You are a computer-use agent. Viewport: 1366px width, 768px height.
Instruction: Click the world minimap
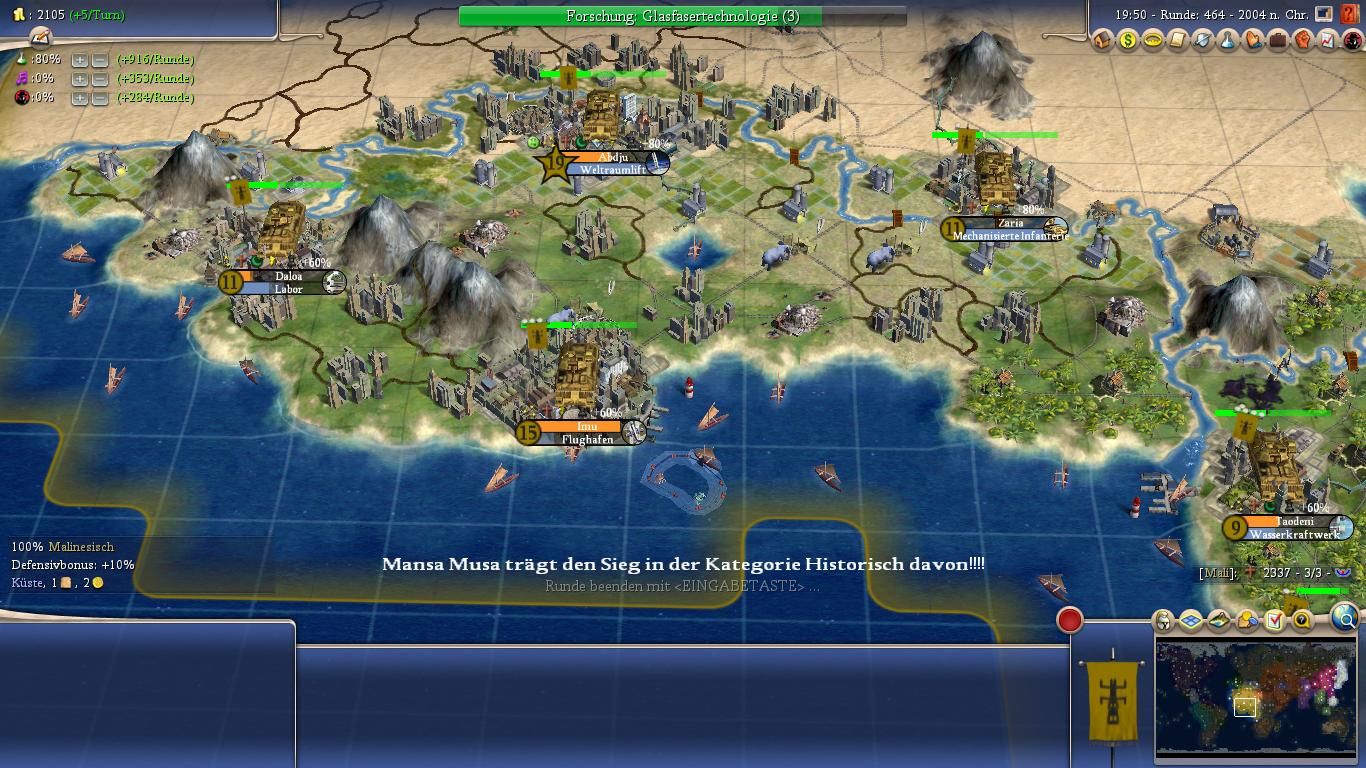click(1256, 698)
